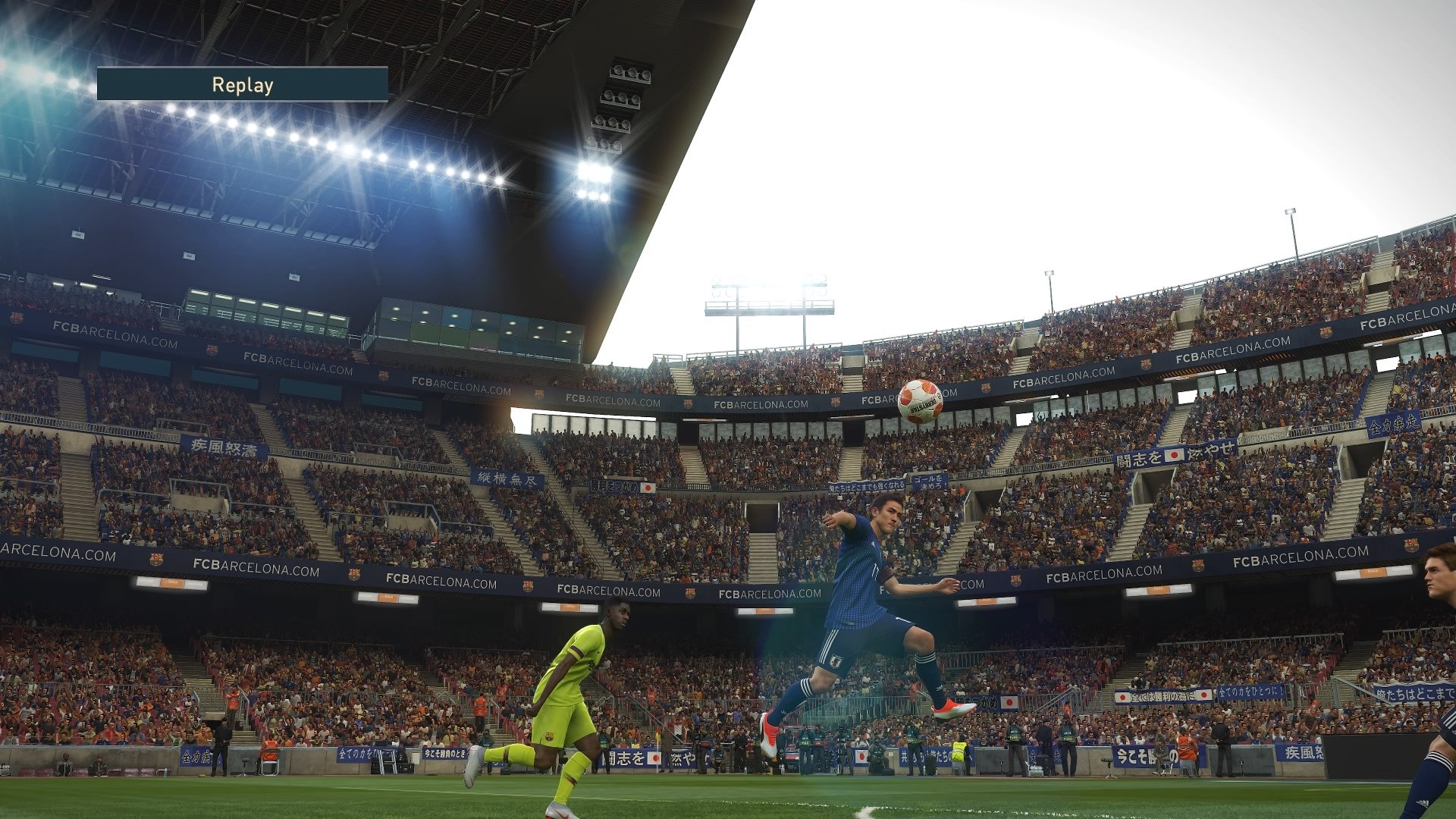Select the airborne match ball
The image size is (1456, 819).
coord(920,401)
